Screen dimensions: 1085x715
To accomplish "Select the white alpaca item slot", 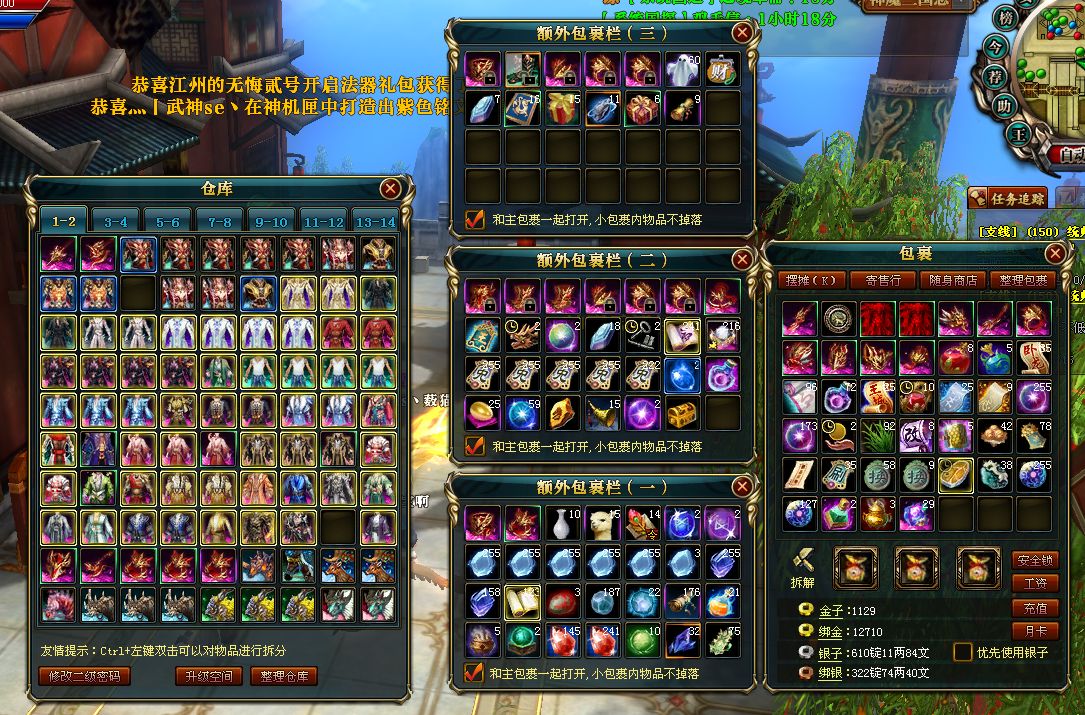I will [x=603, y=522].
